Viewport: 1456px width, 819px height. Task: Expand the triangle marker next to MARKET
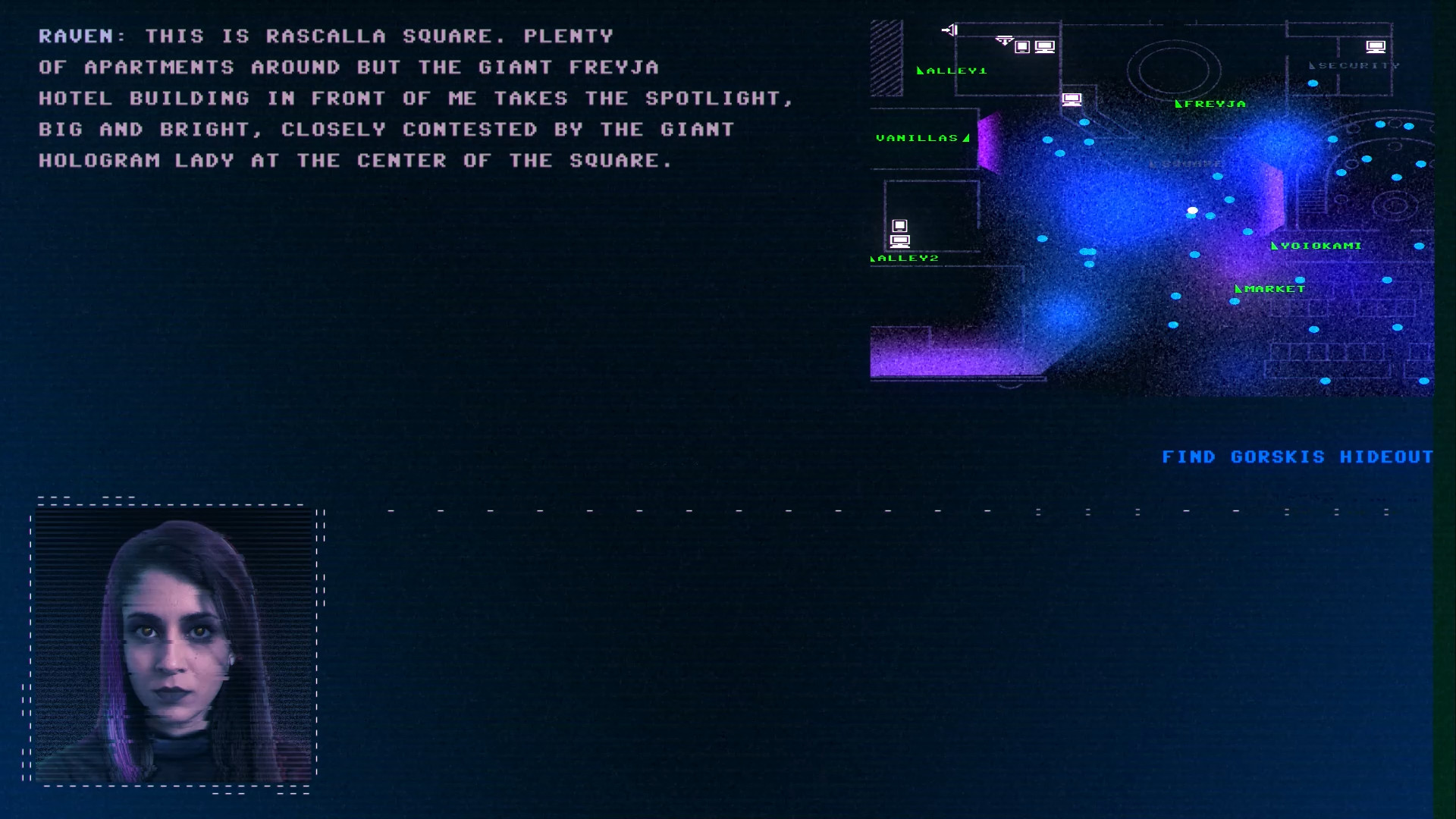click(x=1238, y=289)
